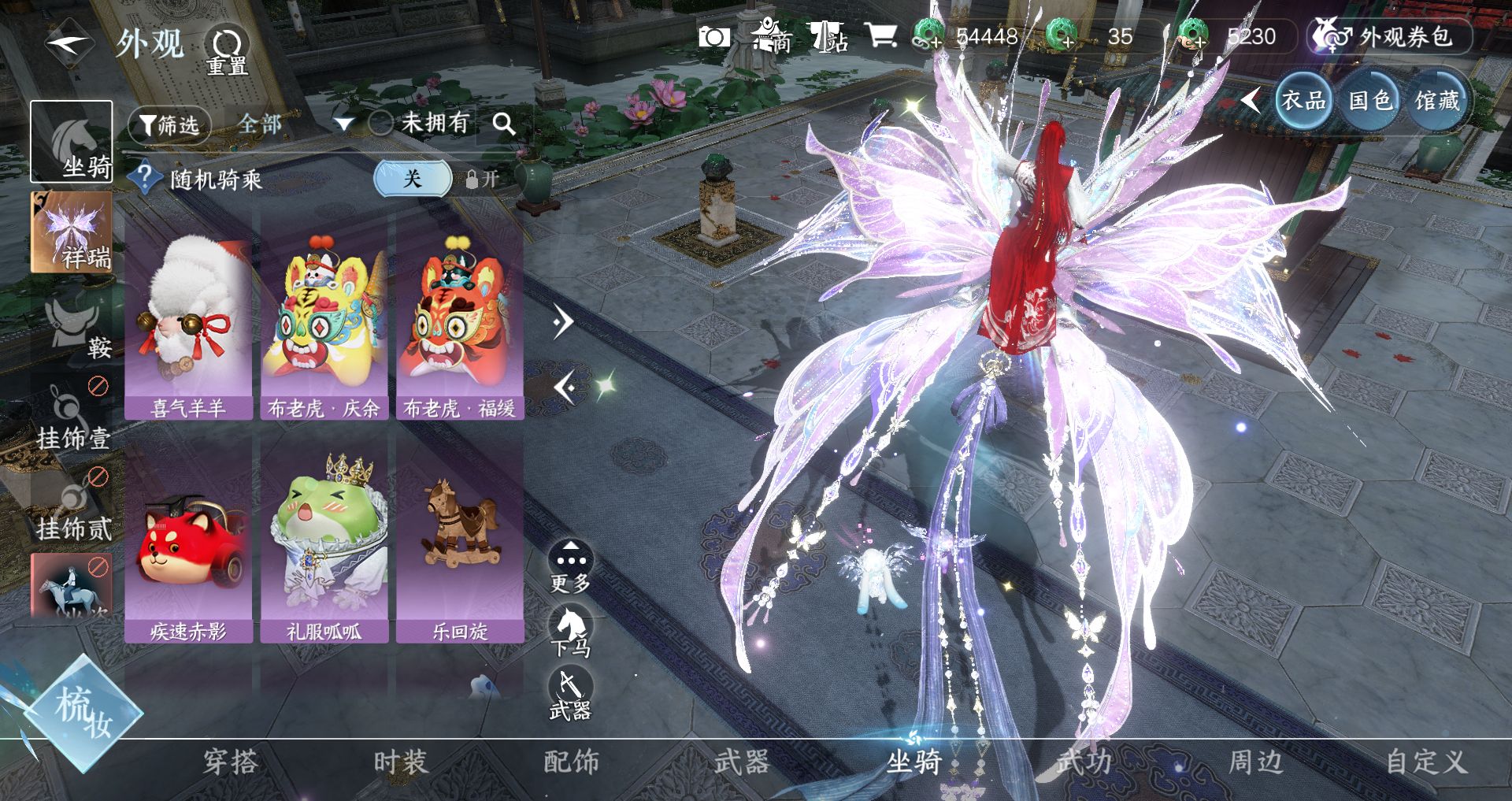
Task: Switch to the 祥瑞 side category
Action: tap(71, 232)
